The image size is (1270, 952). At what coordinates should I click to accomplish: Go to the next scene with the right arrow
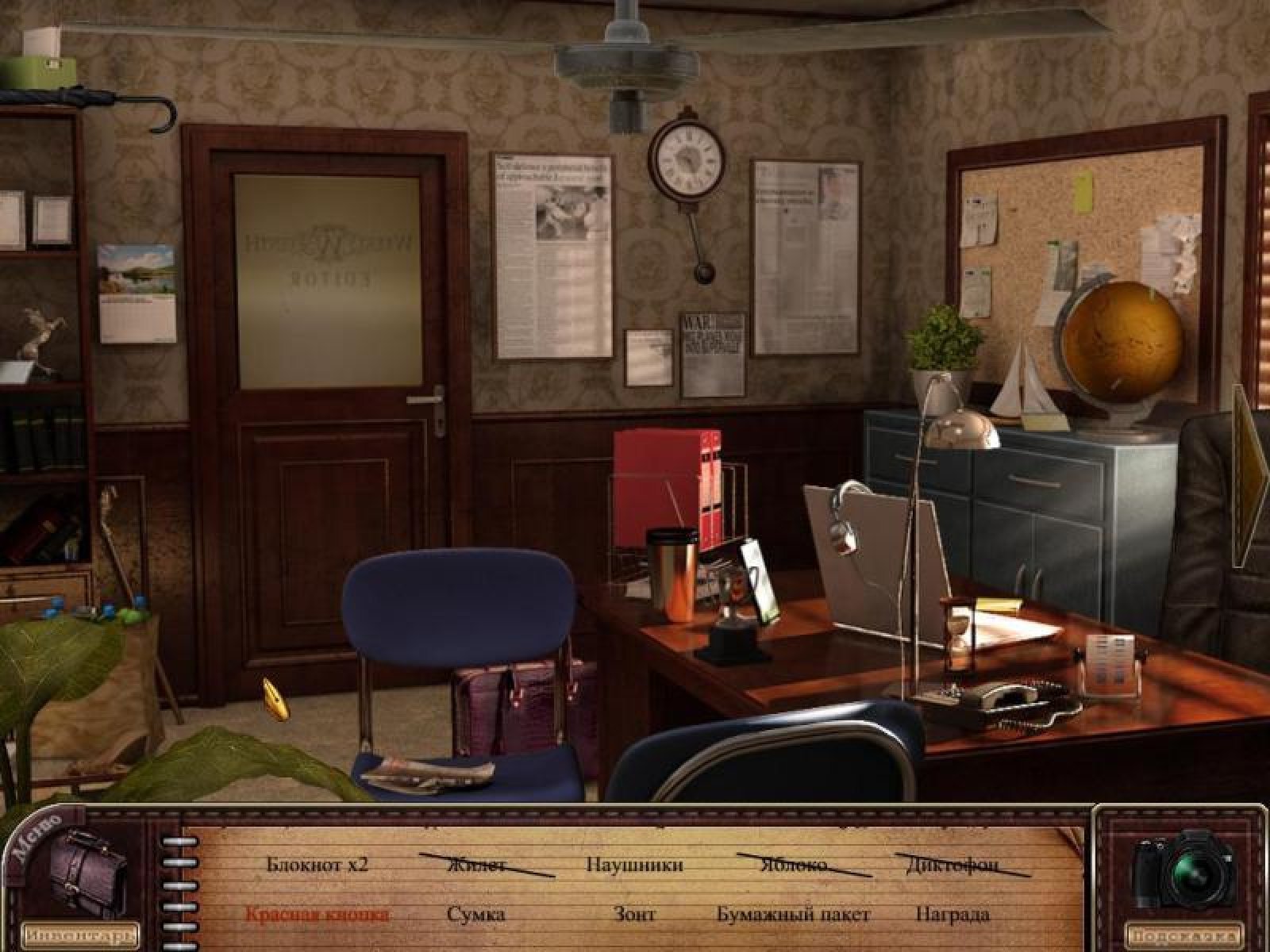[x=1250, y=474]
